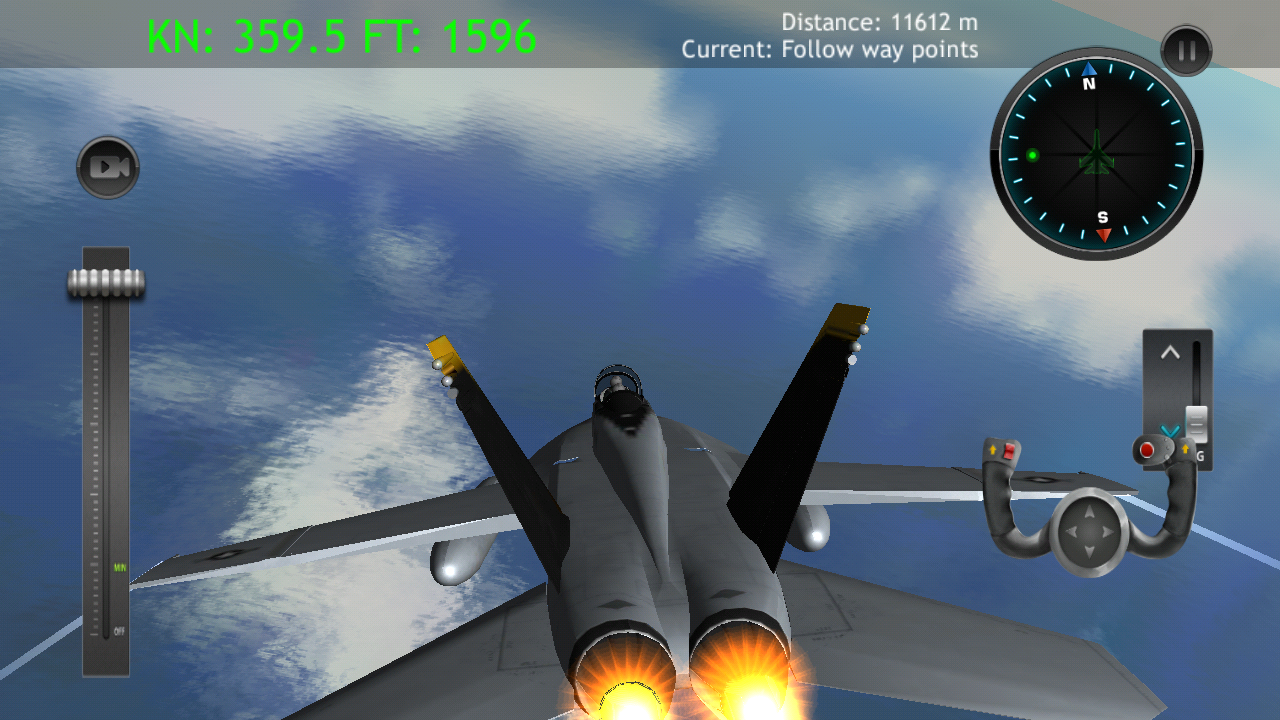Image resolution: width=1280 pixels, height=720 pixels.
Task: Tap the yellow arrow on the left yoke handle
Action: 993,448
